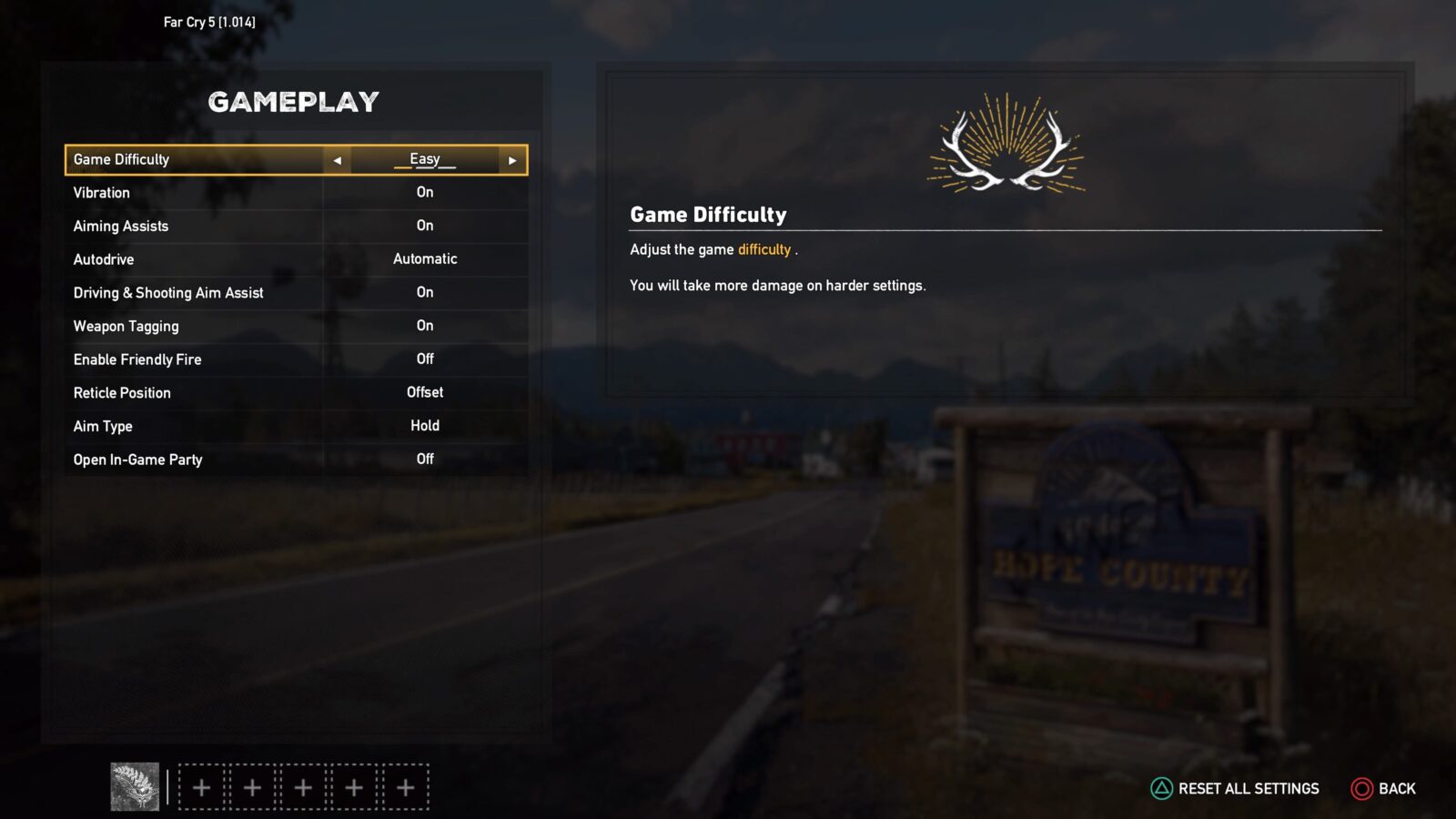
Task: Disable Aiming Assists
Action: point(424,226)
